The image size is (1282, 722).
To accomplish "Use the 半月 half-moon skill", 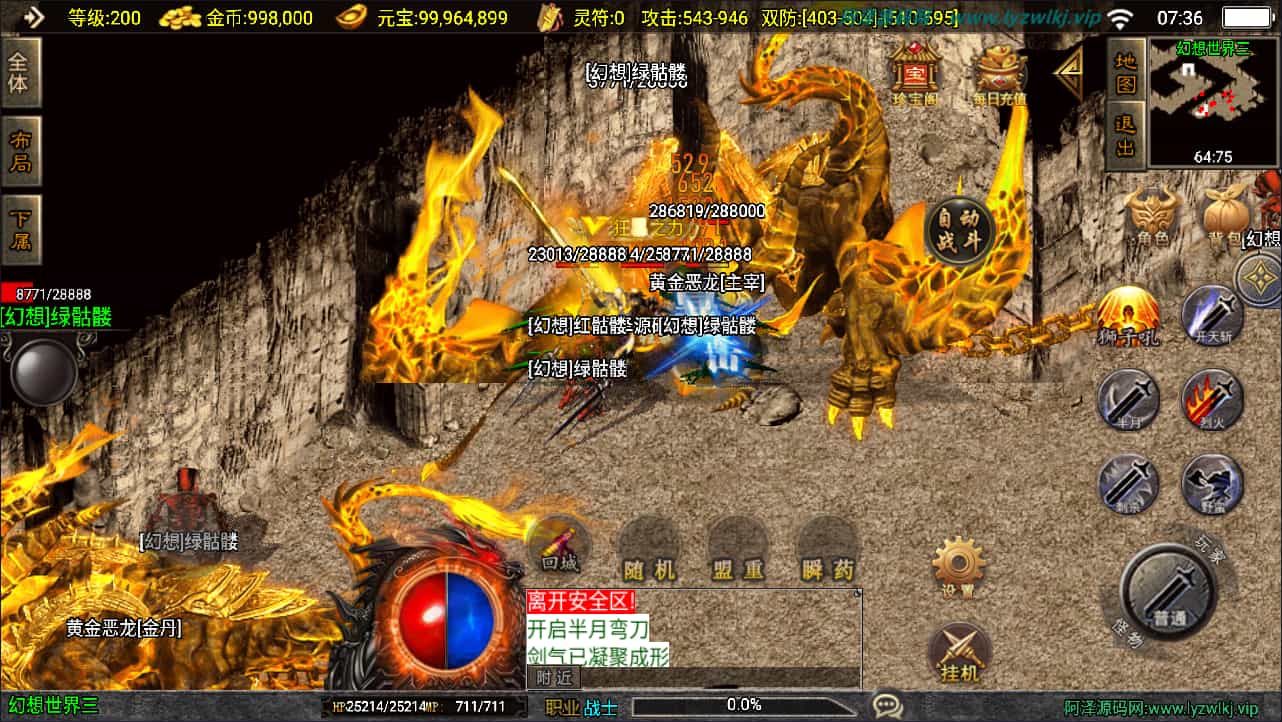I will (1129, 400).
